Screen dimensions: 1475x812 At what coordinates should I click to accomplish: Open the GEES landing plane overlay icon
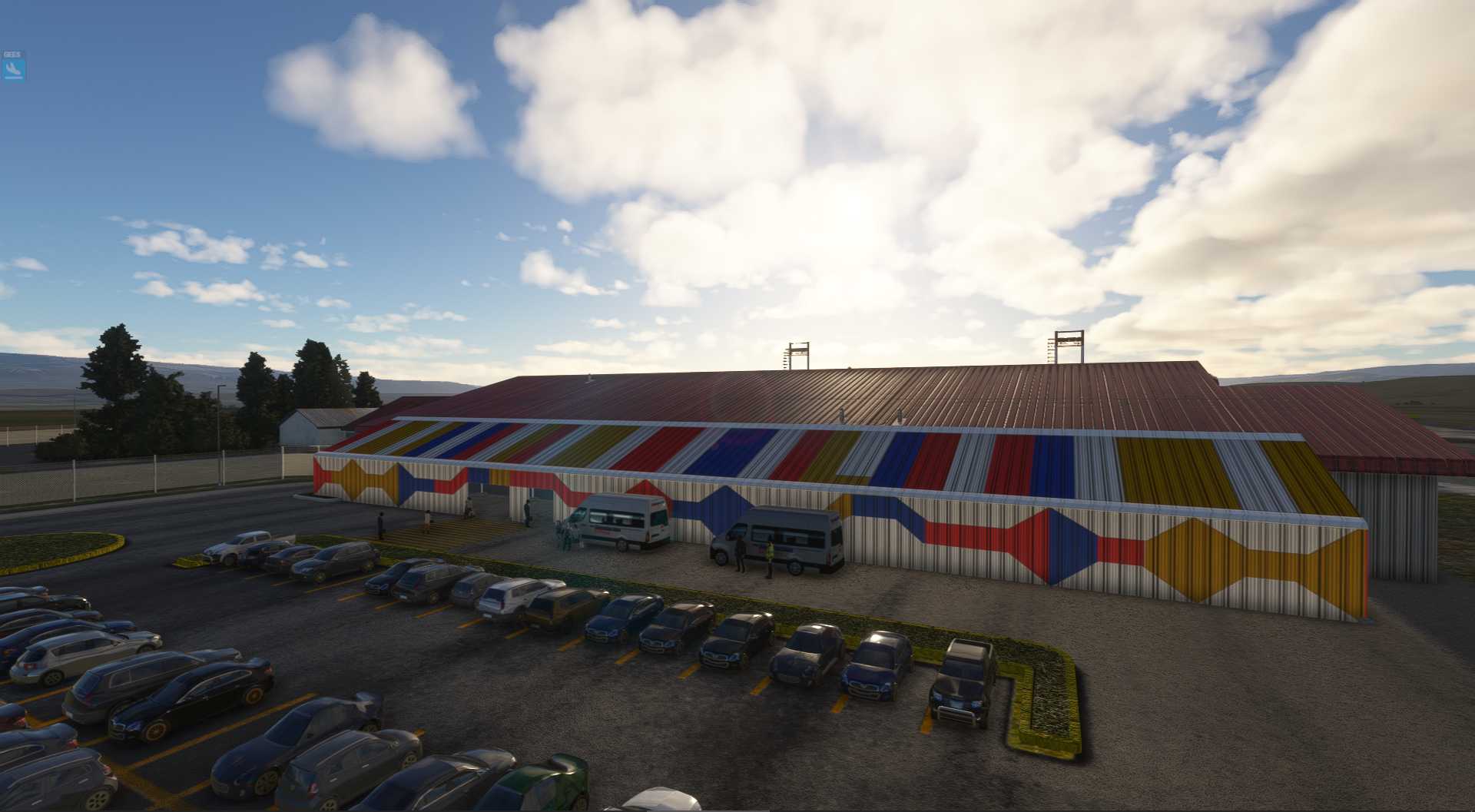pyautogui.click(x=13, y=69)
